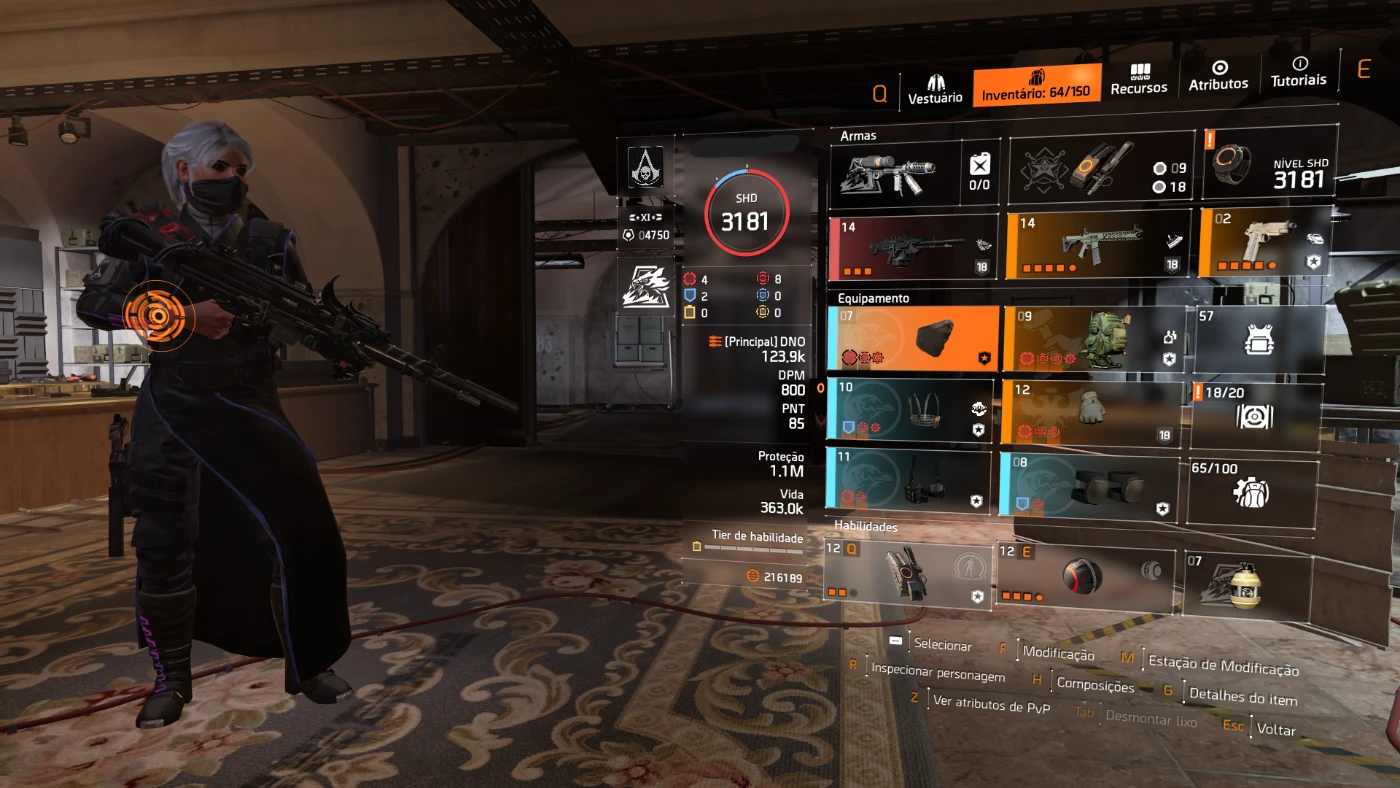
Task: Open the Inventário tab
Action: [1036, 85]
